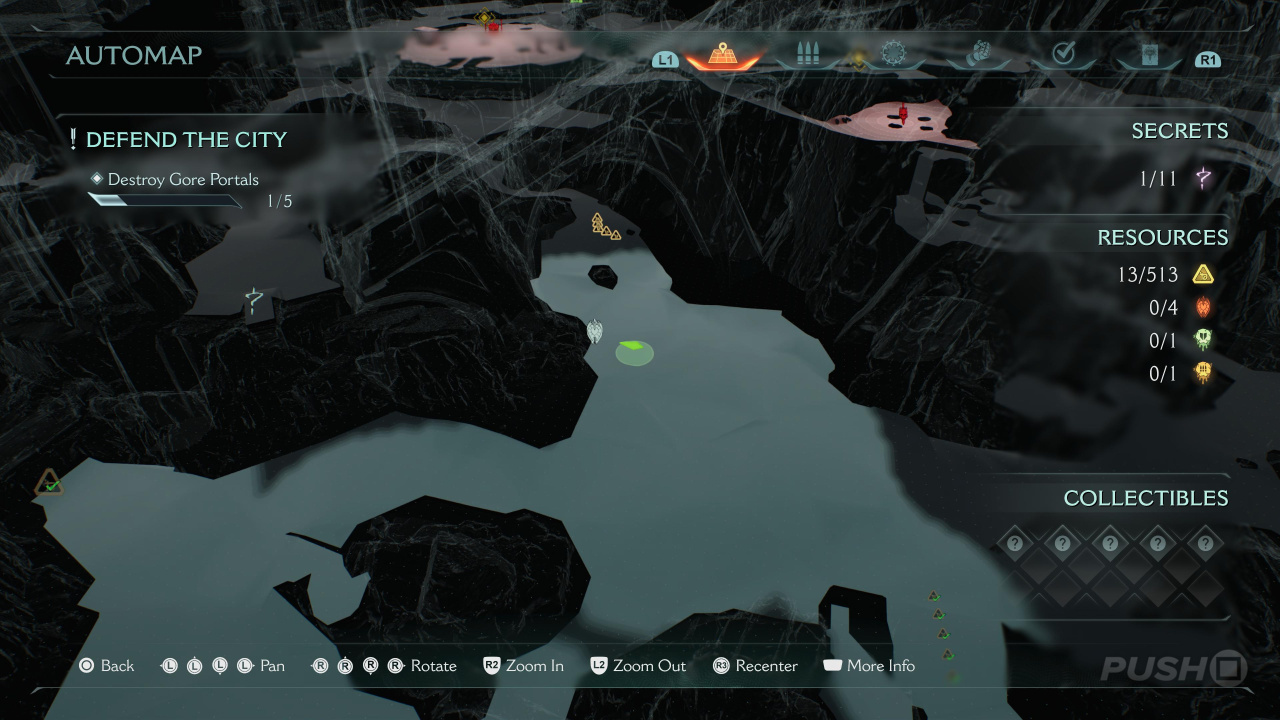Image resolution: width=1280 pixels, height=720 pixels.
Task: Click the green player position marker
Action: click(634, 351)
